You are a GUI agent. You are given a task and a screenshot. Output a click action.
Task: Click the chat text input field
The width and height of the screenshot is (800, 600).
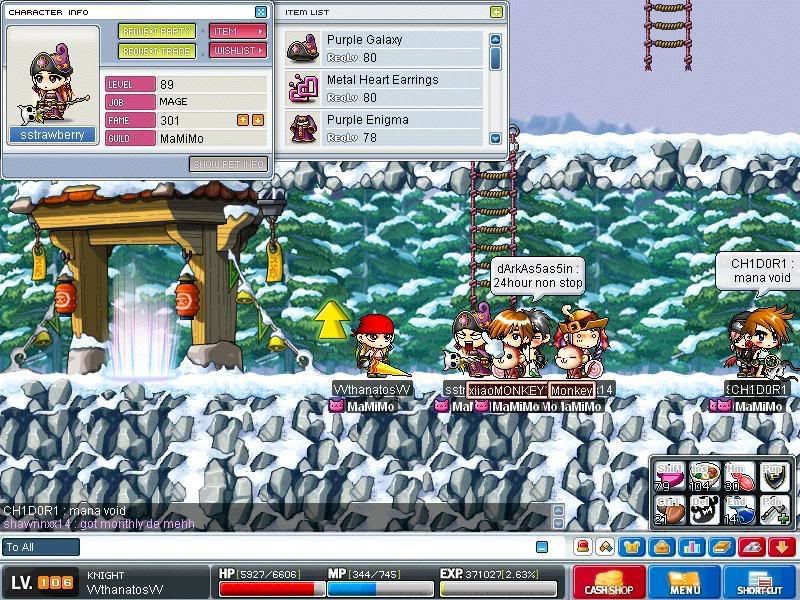(x=300, y=547)
